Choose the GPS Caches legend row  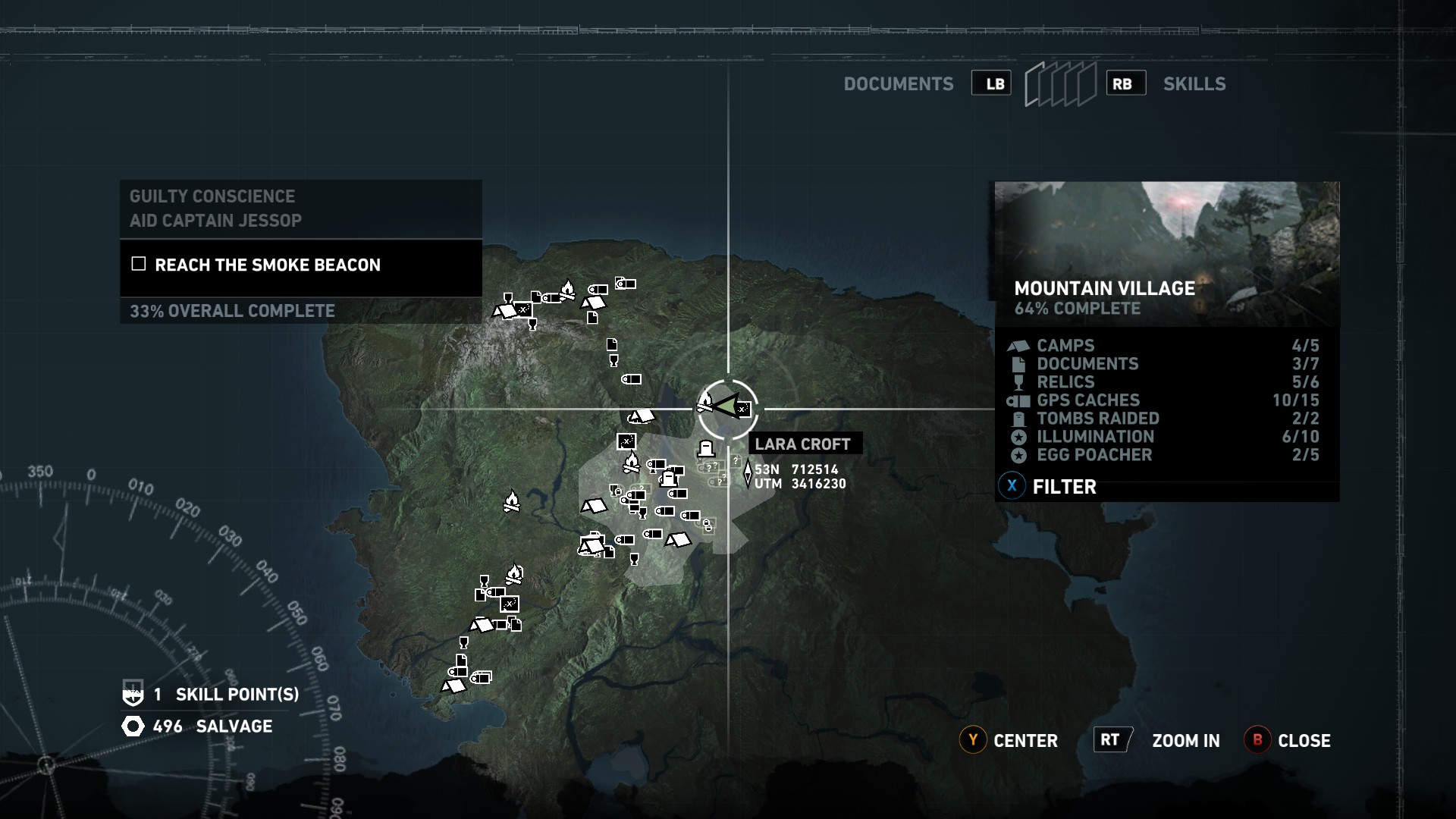(x=1165, y=400)
